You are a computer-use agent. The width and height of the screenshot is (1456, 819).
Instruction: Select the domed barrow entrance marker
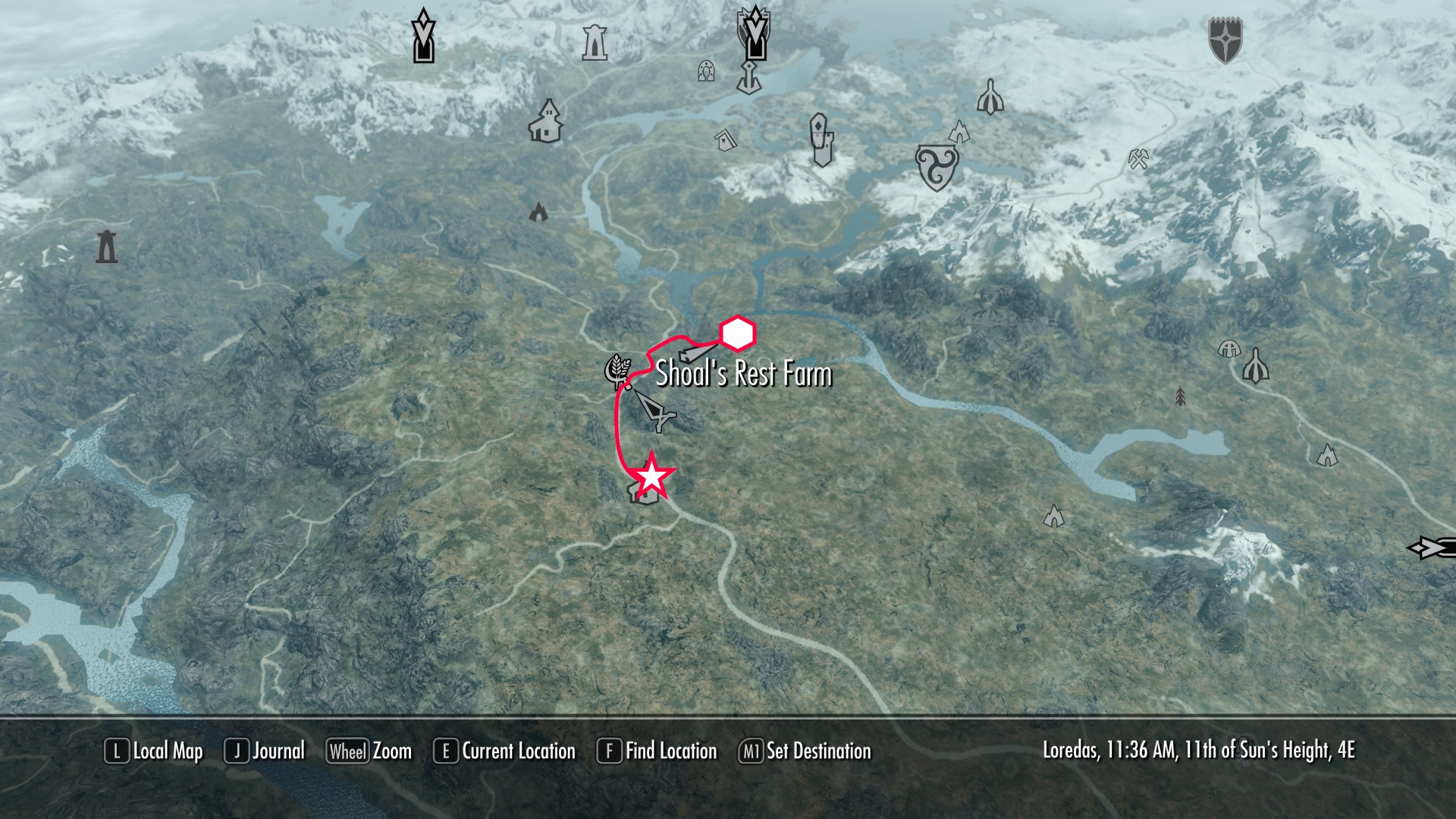1228,349
